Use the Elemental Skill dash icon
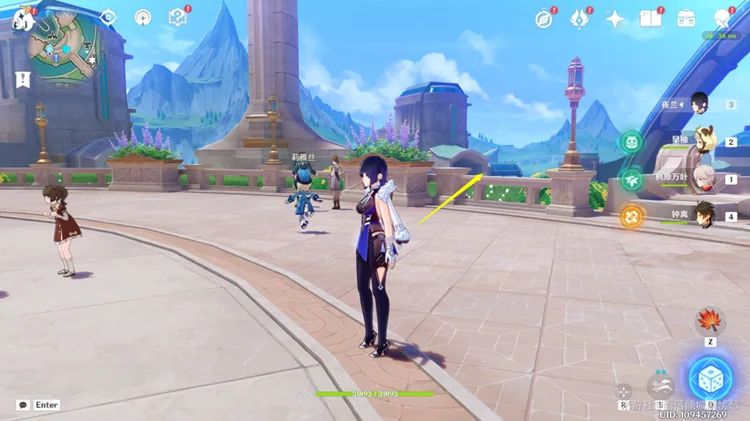This screenshot has width=750, height=421. (659, 383)
